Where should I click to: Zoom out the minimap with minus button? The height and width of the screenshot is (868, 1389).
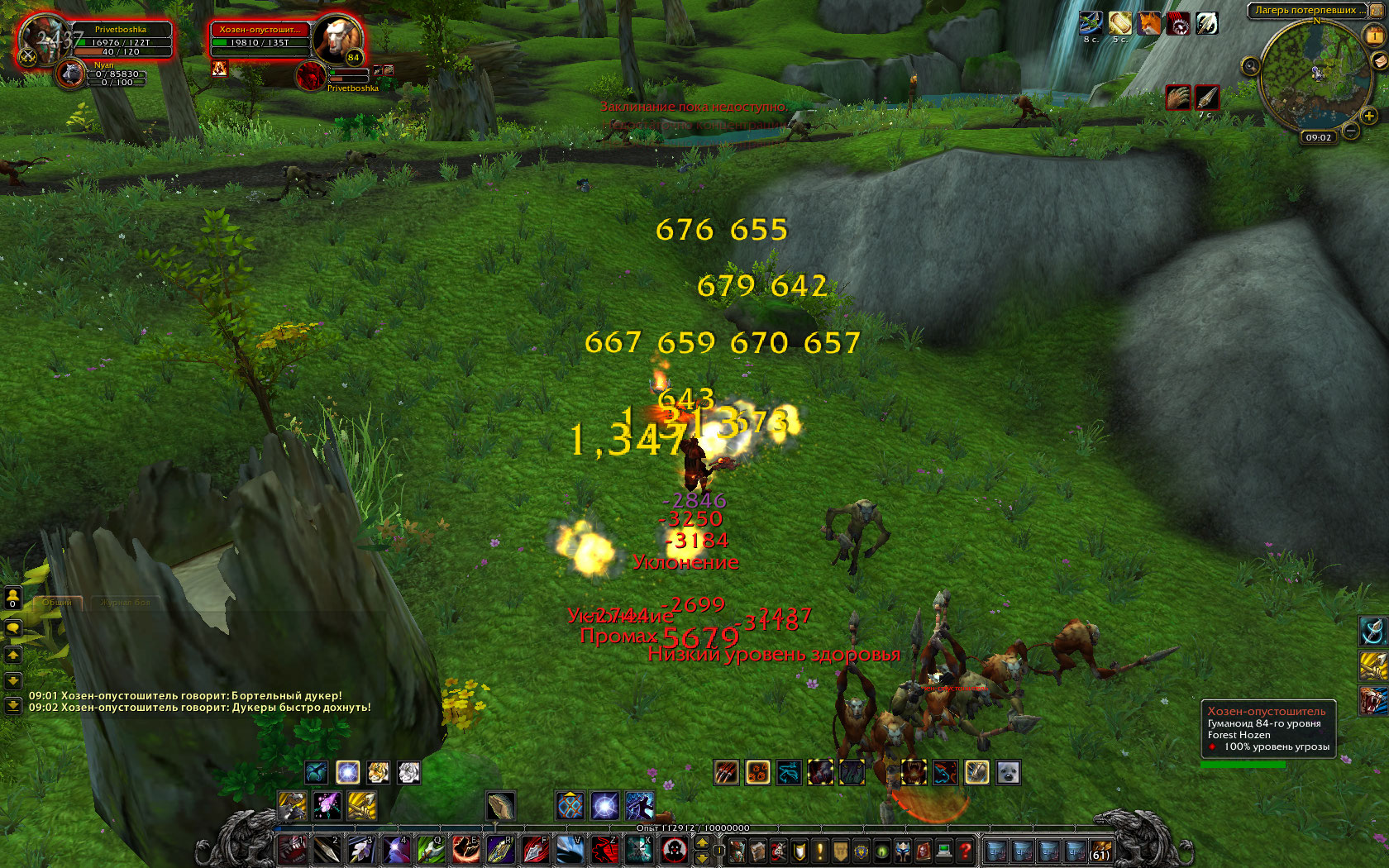(1350, 131)
